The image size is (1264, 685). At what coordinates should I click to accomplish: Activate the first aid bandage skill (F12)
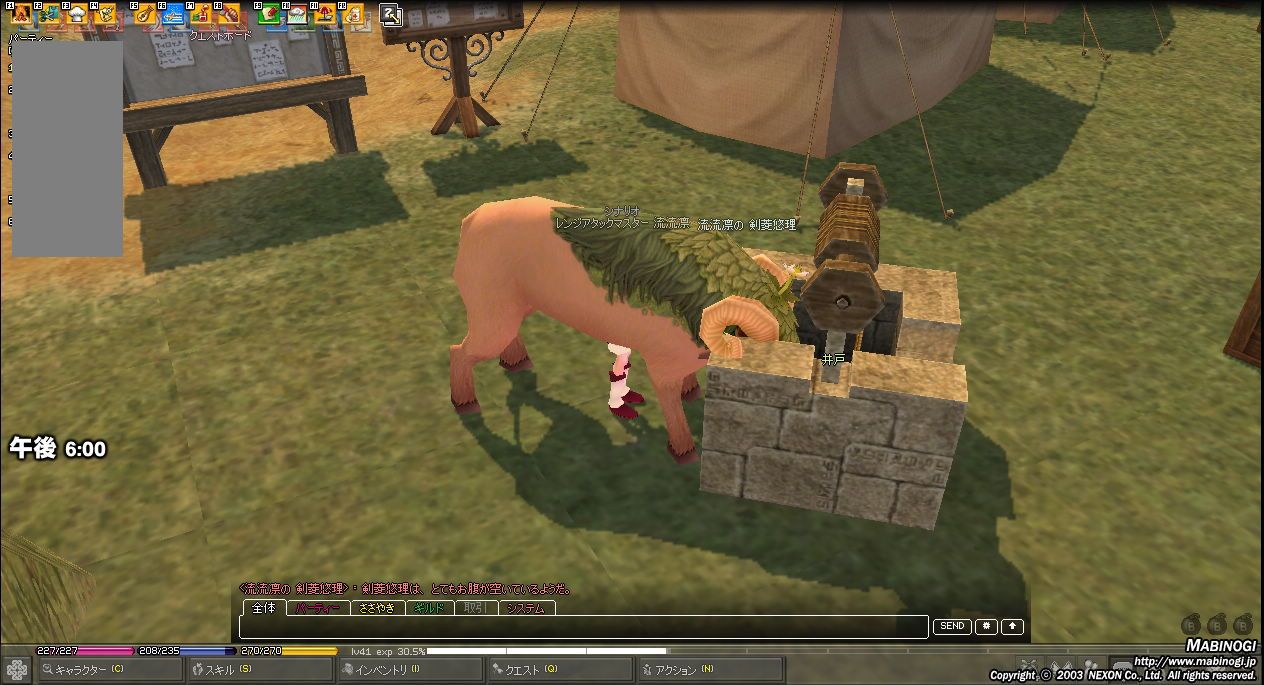click(354, 15)
